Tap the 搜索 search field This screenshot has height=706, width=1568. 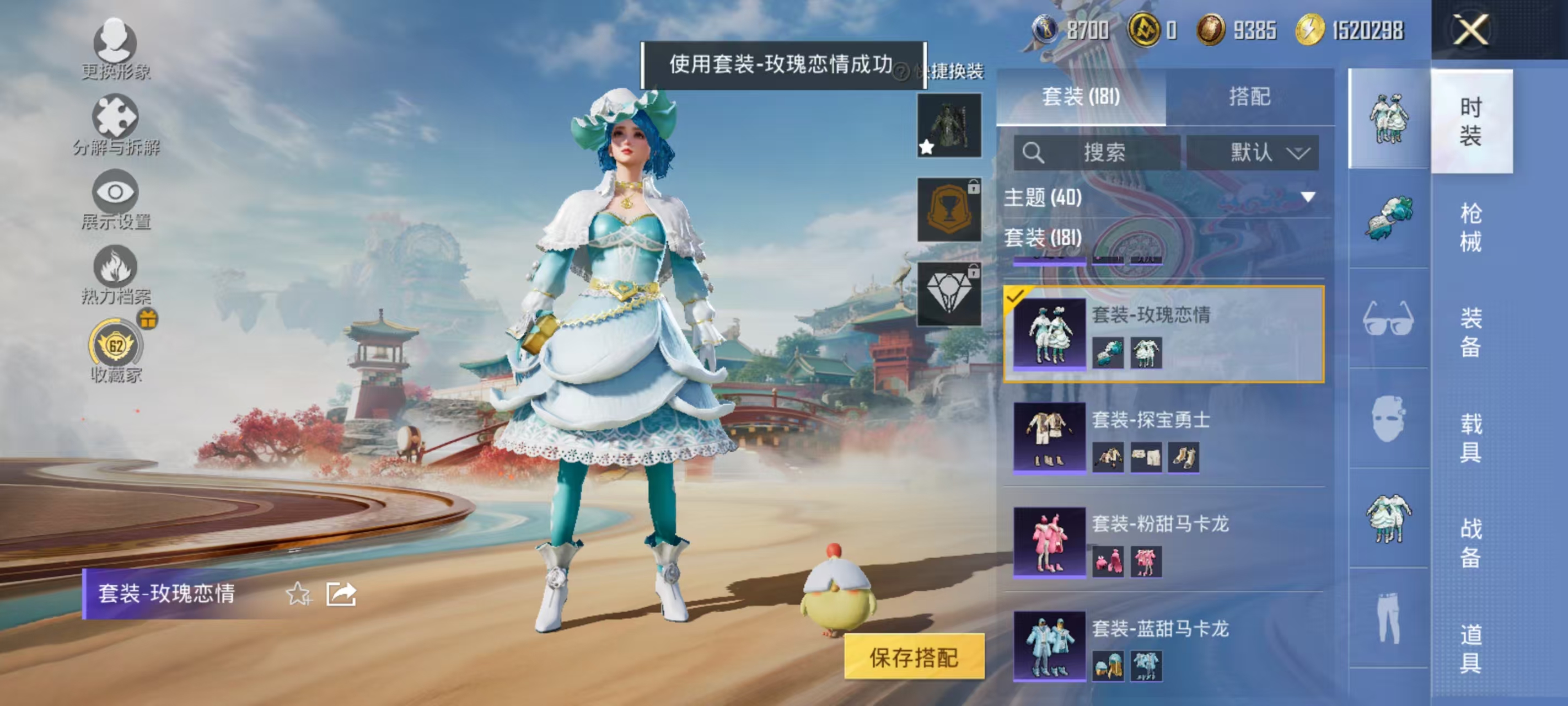1102,152
